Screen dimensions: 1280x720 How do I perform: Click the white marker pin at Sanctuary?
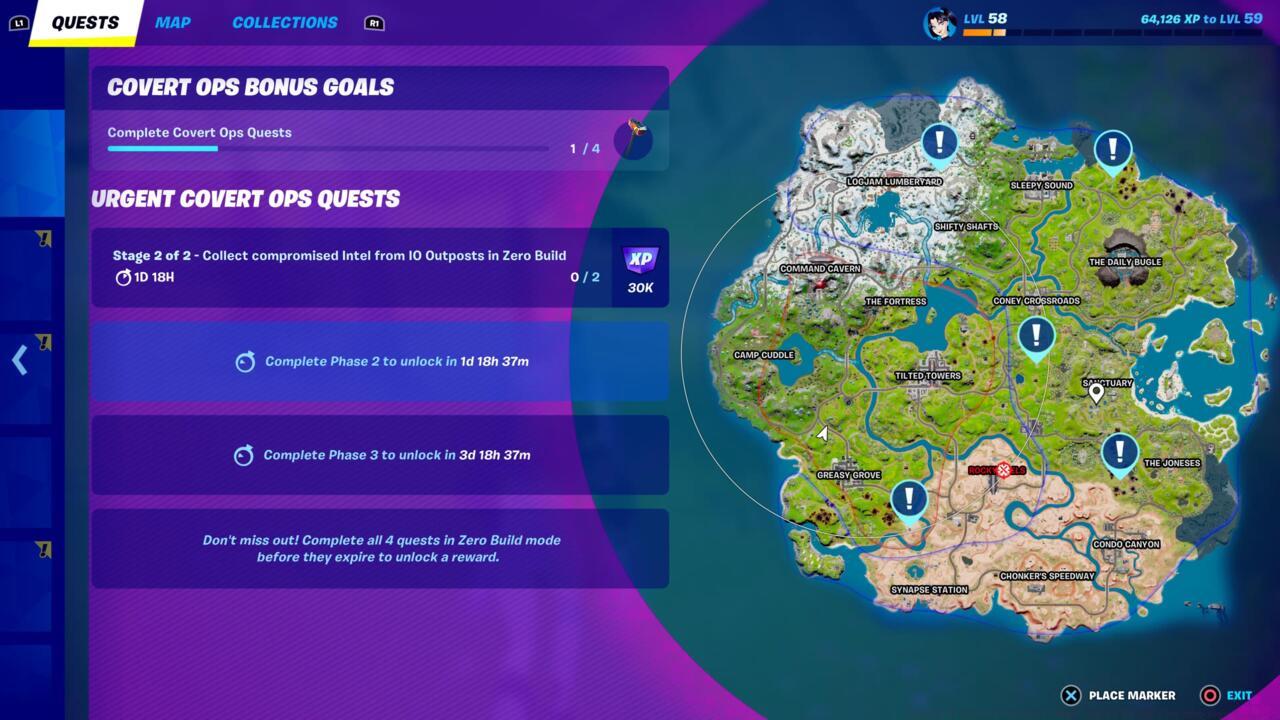(1096, 391)
